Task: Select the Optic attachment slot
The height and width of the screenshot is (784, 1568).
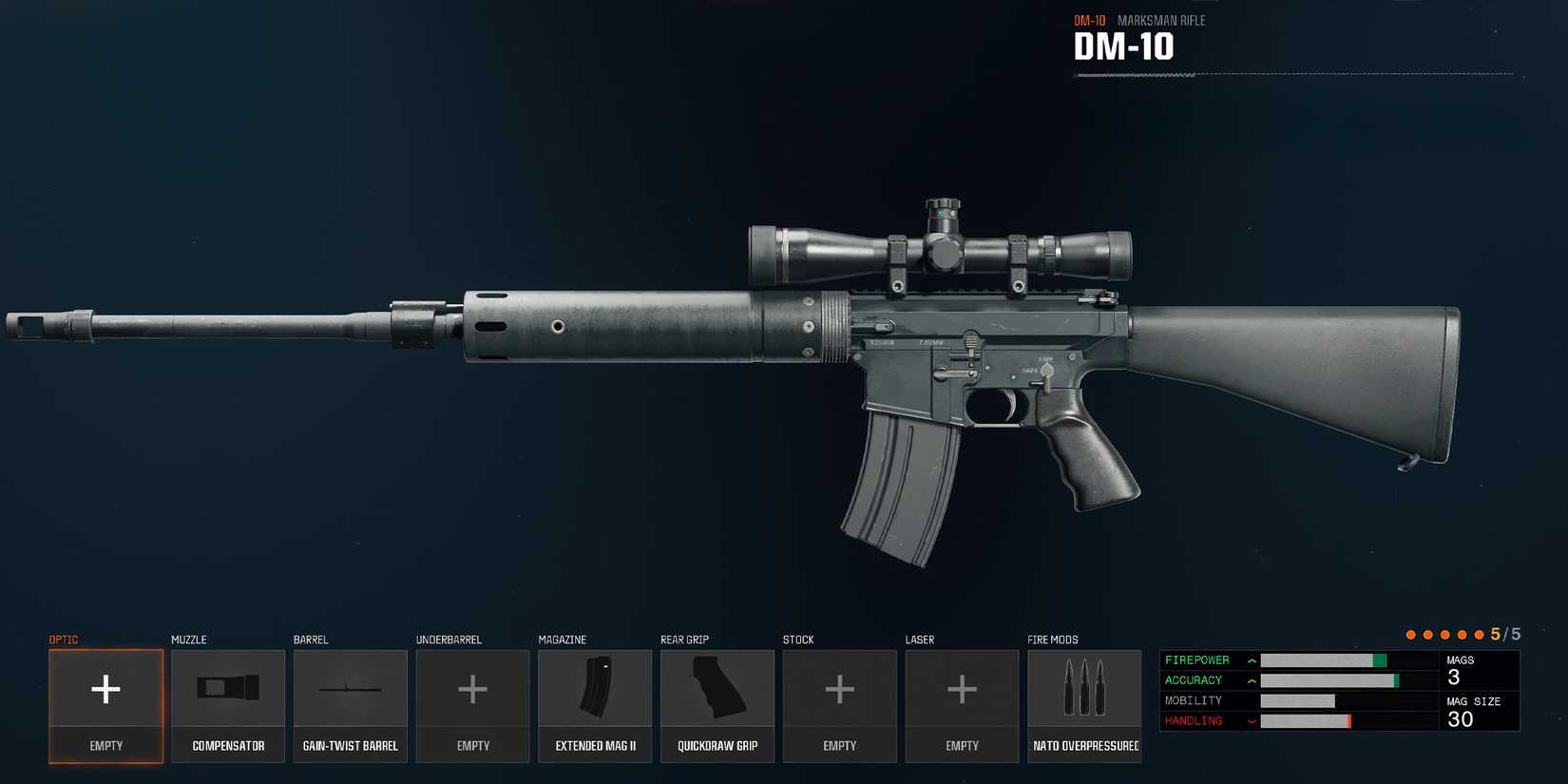Action: tap(105, 703)
